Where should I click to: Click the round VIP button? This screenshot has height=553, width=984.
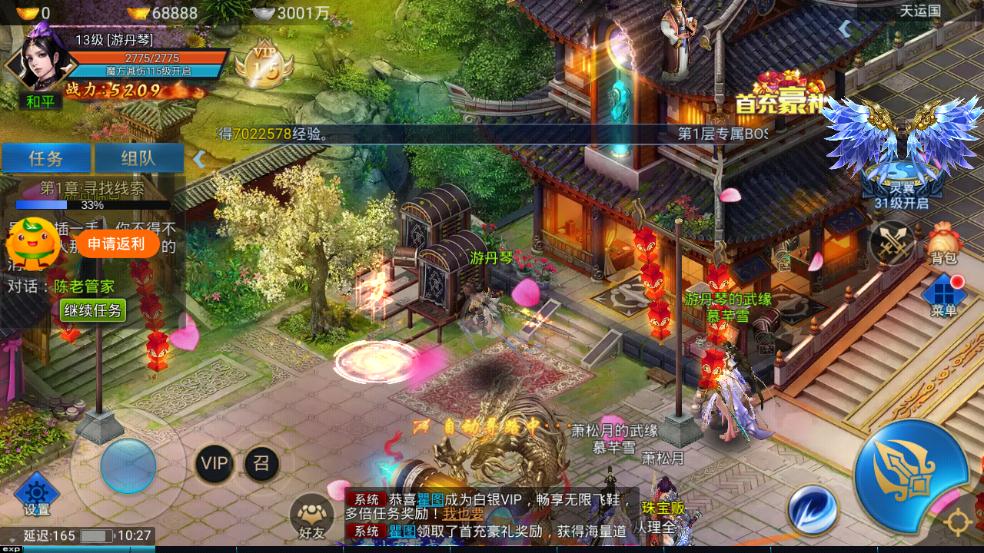pos(214,463)
